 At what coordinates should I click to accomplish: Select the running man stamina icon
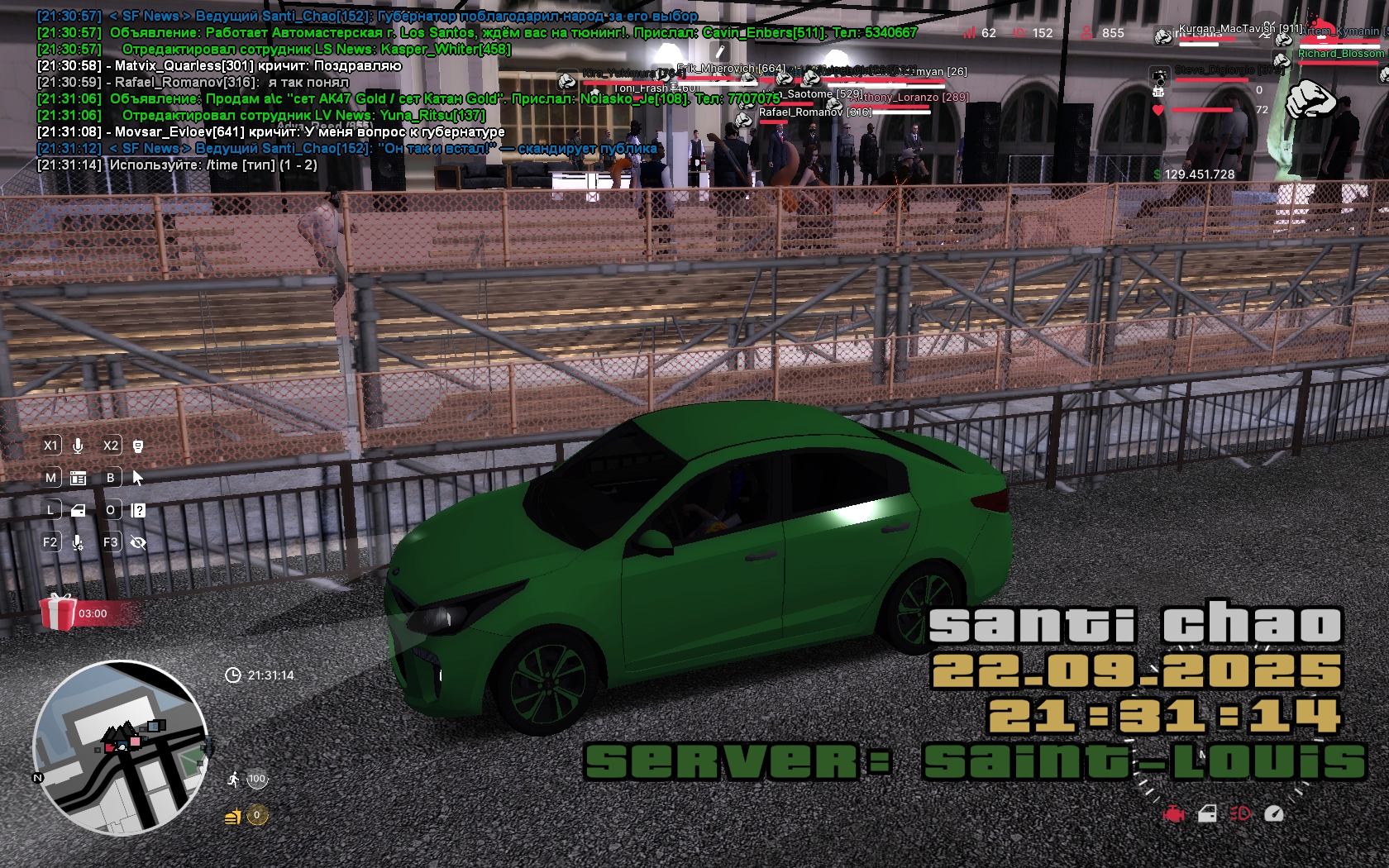click(x=234, y=779)
